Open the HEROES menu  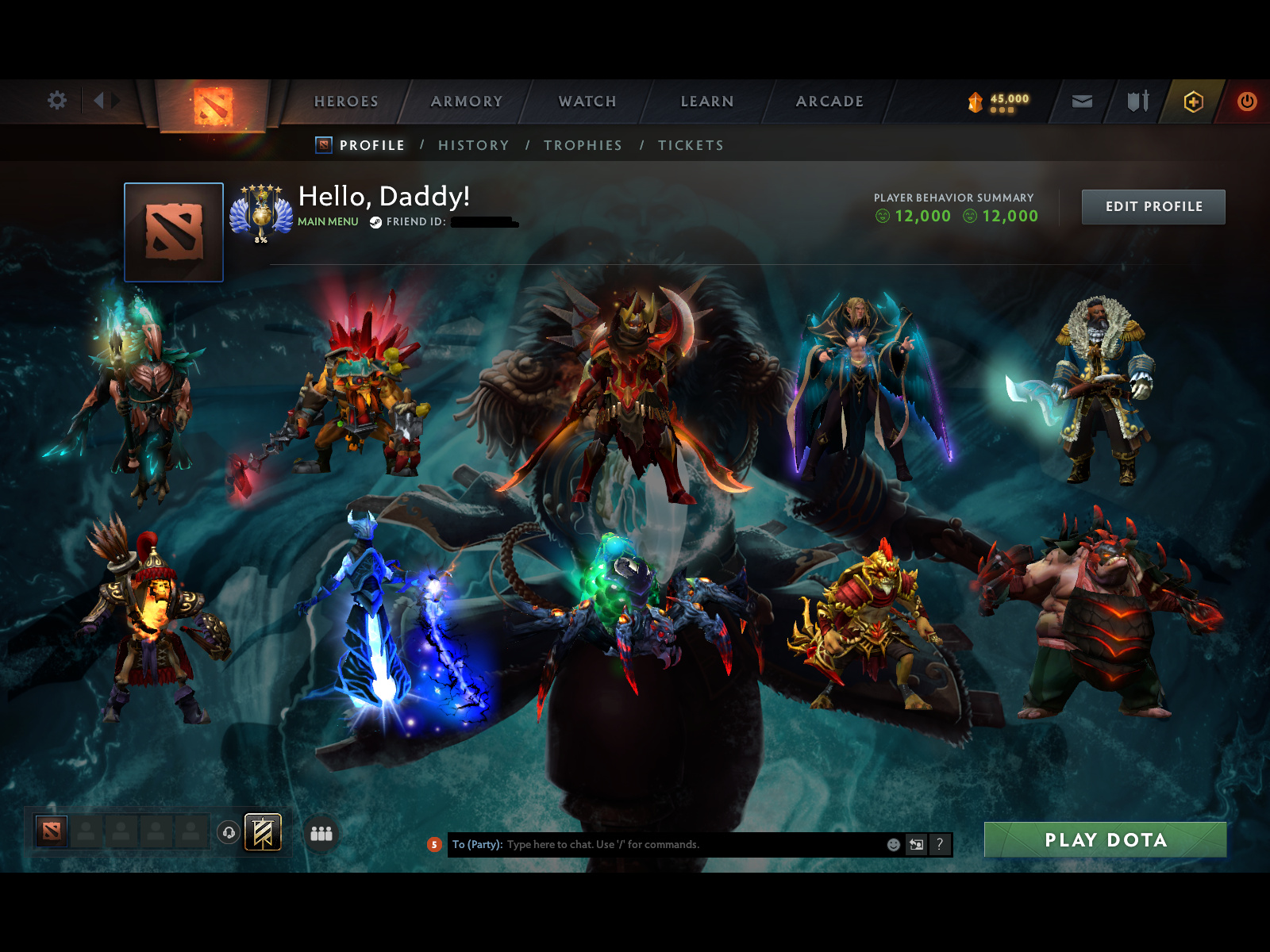click(346, 102)
